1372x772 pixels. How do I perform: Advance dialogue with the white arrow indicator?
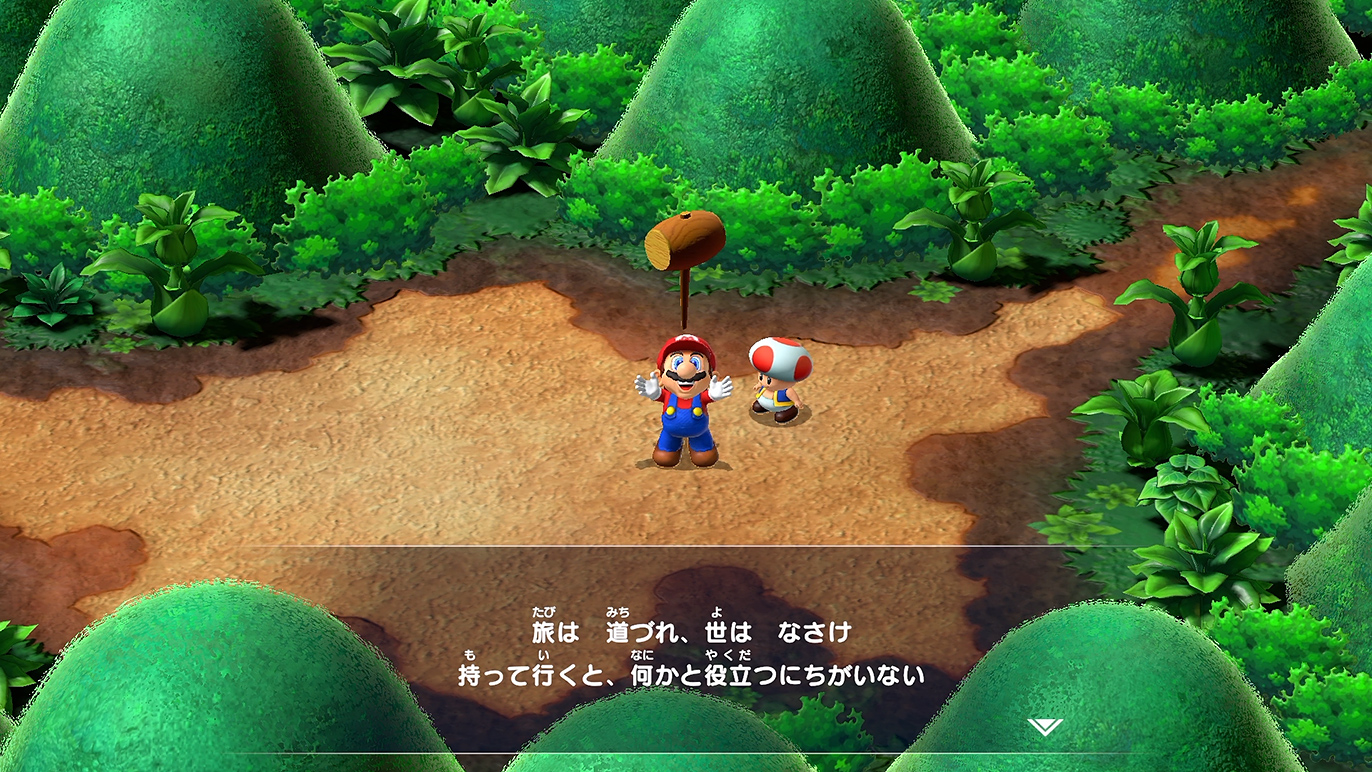[1044, 727]
